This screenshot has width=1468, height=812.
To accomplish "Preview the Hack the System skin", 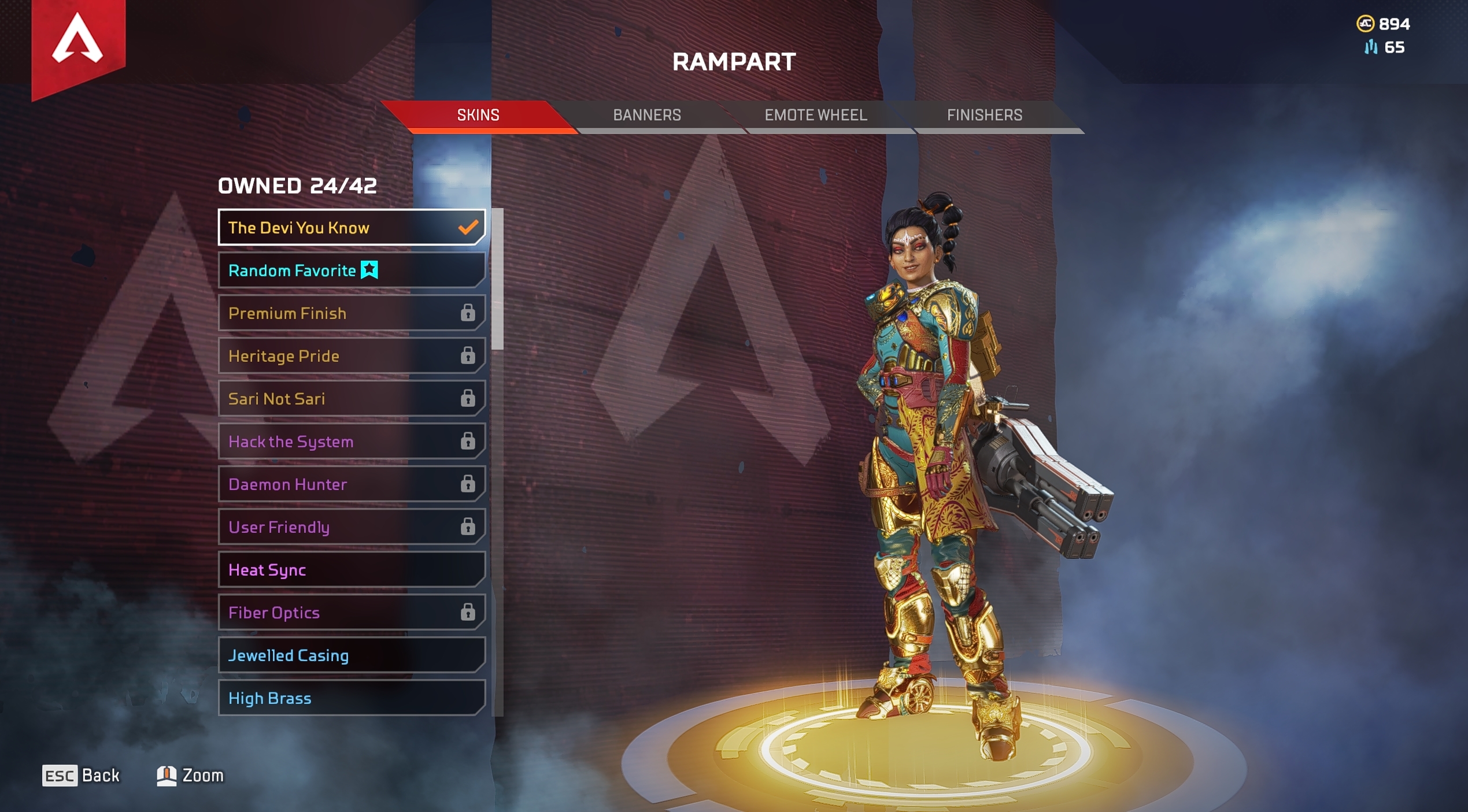I will coord(351,441).
